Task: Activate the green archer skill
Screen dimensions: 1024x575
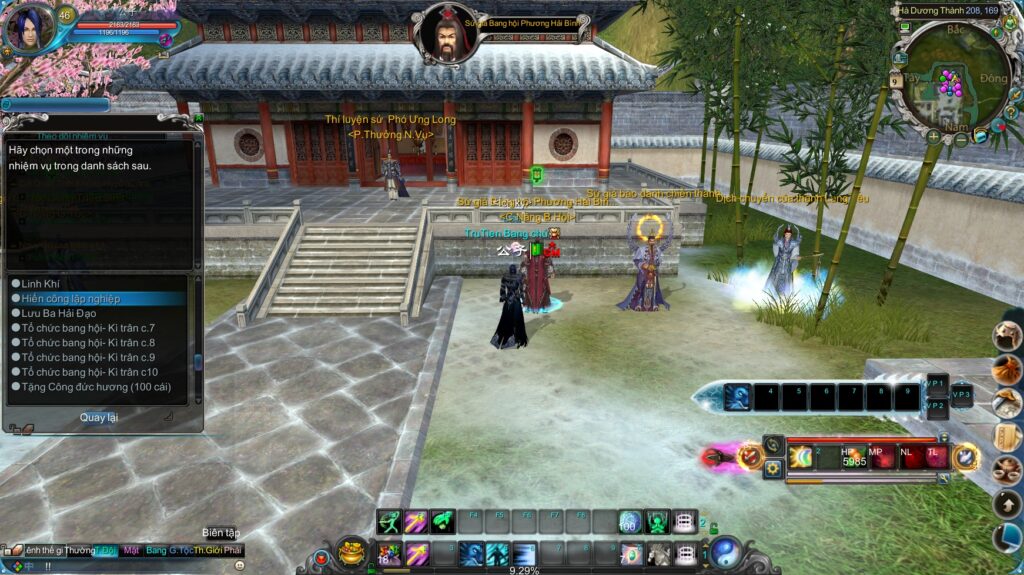Action: coord(389,521)
